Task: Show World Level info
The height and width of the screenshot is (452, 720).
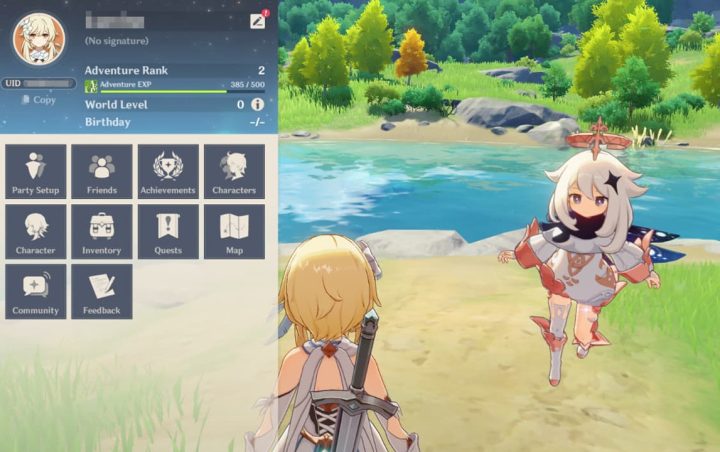Action: tap(257, 104)
